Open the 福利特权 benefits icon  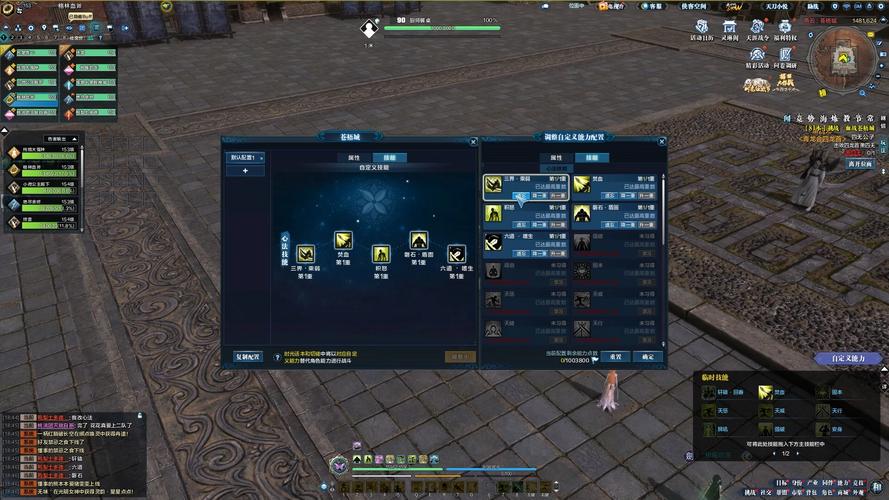click(x=787, y=27)
